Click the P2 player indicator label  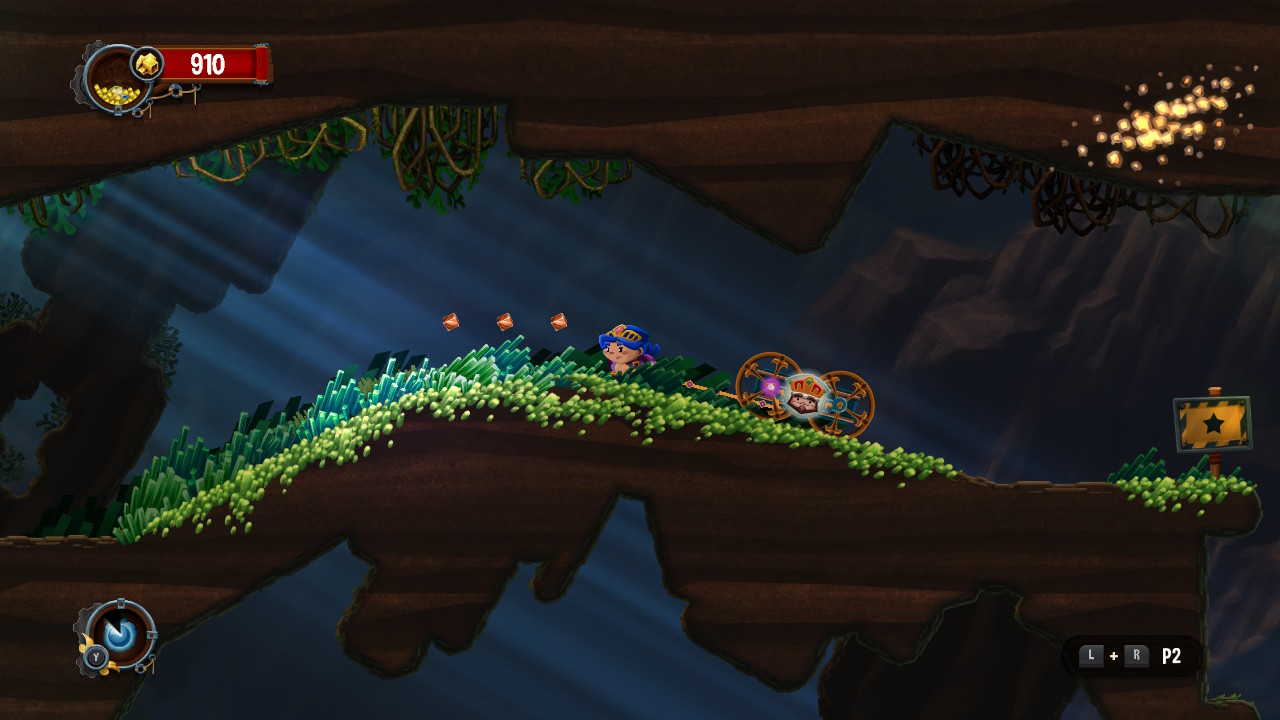tap(1173, 657)
